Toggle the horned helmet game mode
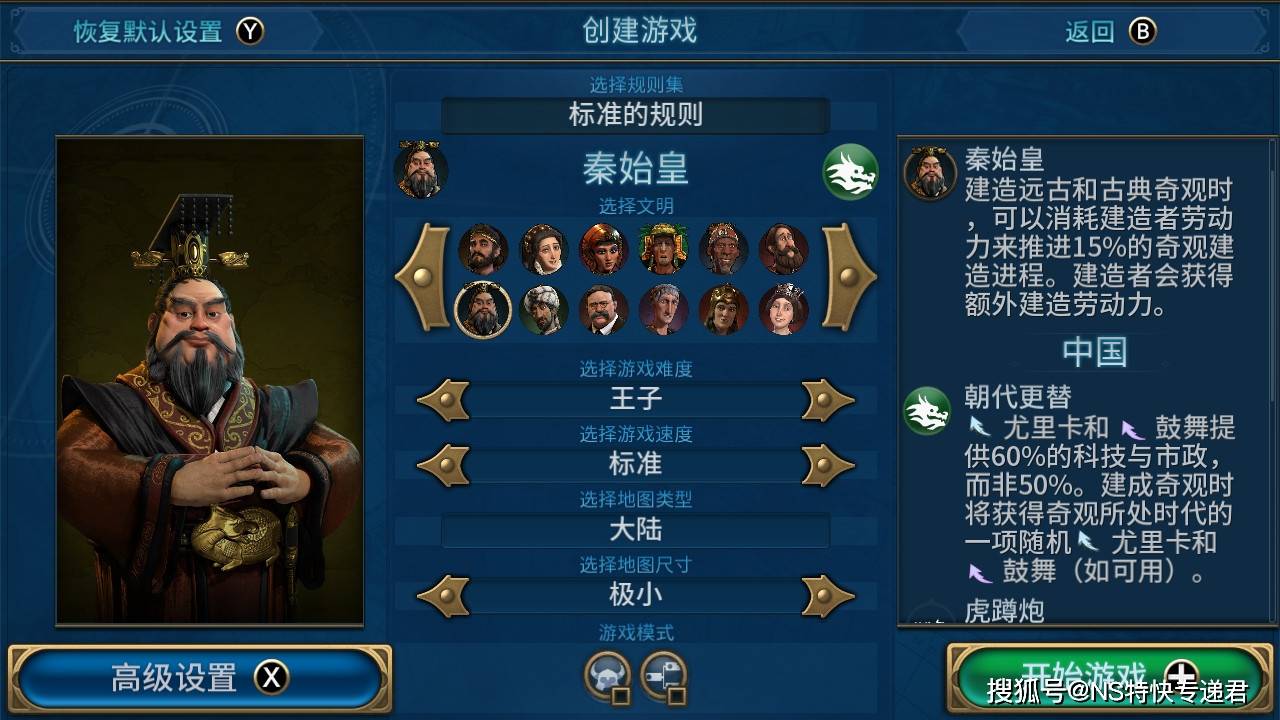This screenshot has height=720, width=1280. click(x=608, y=677)
